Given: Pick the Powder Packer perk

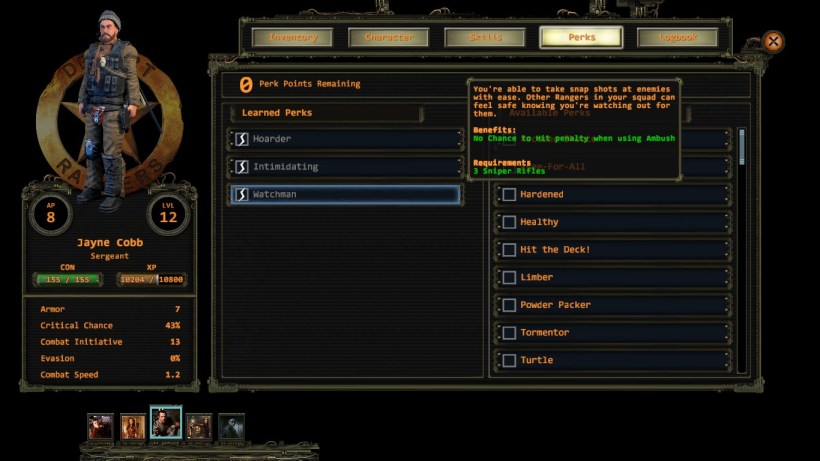Looking at the screenshot, I should pyautogui.click(x=509, y=305).
